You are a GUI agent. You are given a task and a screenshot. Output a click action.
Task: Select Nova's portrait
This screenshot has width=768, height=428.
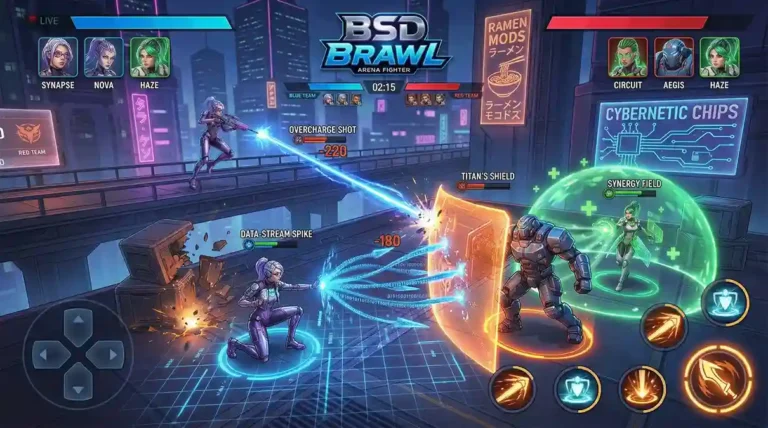pos(103,56)
